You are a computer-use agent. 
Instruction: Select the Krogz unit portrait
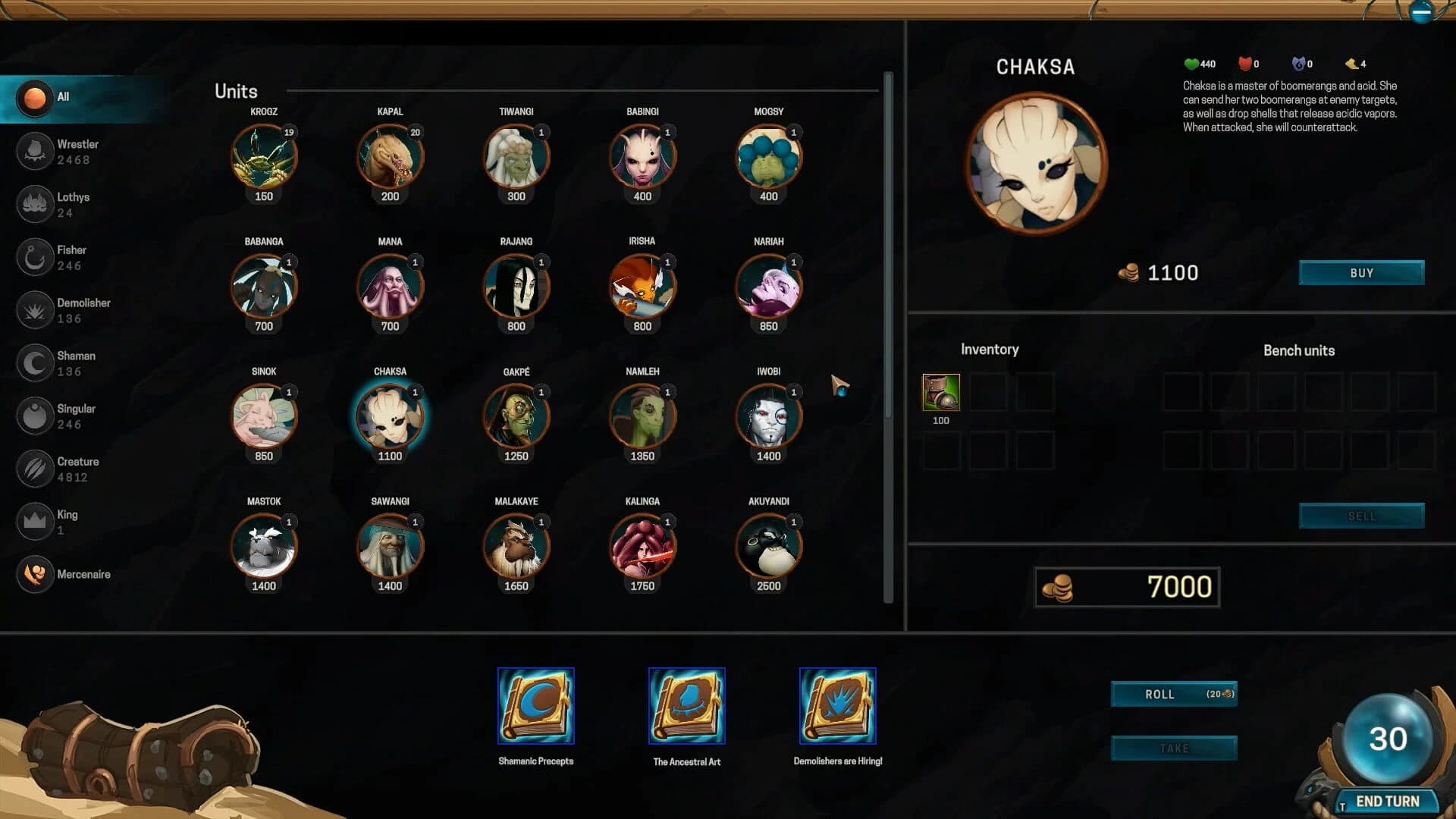(x=263, y=155)
